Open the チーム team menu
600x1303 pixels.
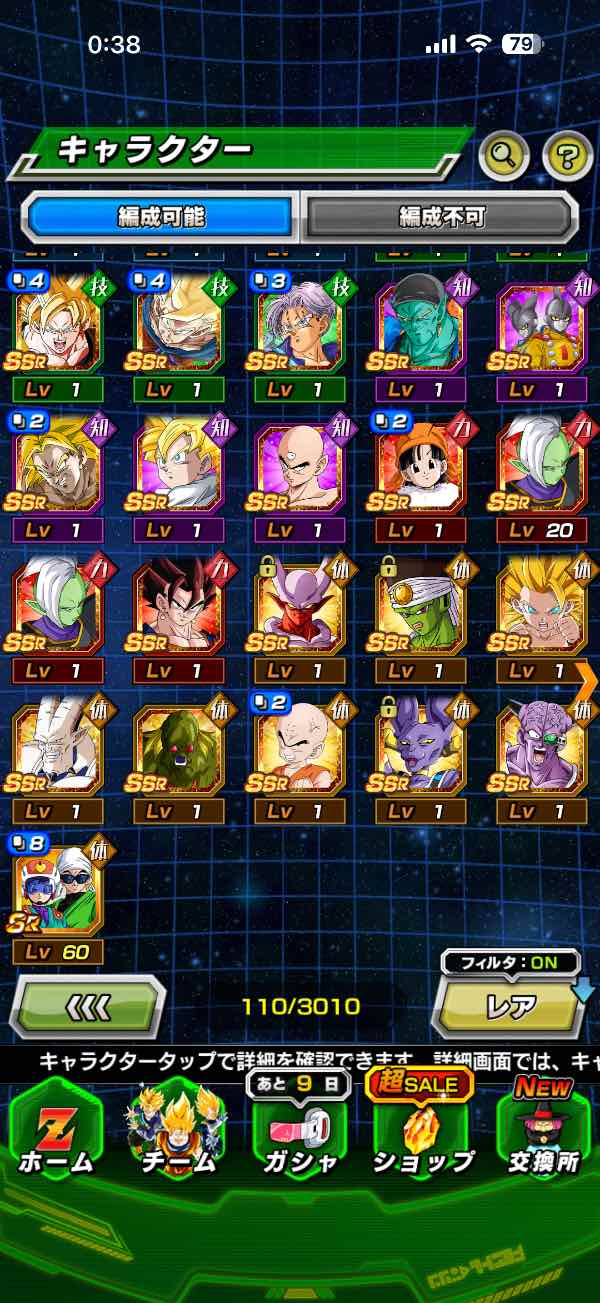click(176, 1128)
